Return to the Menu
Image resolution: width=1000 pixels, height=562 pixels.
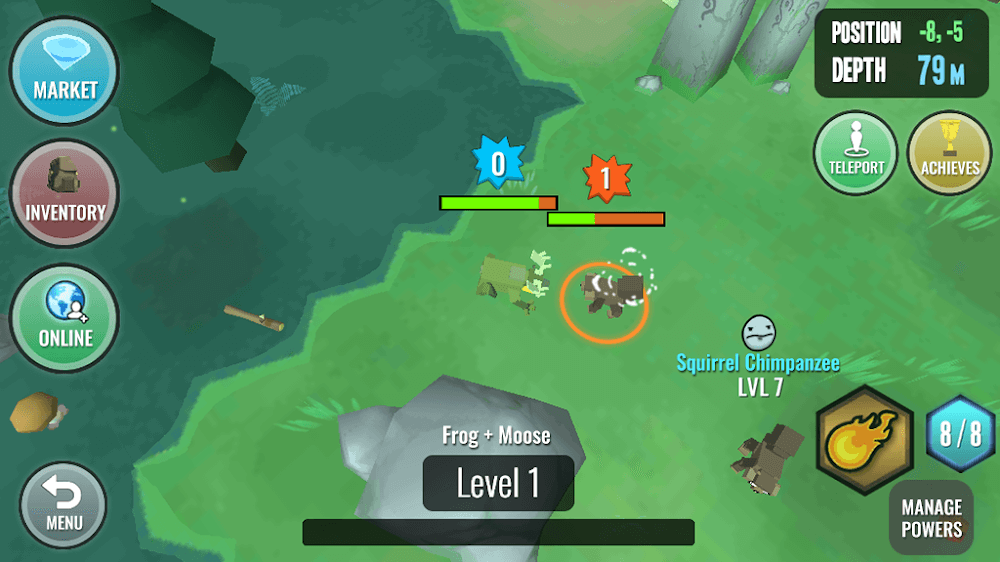[x=63, y=504]
